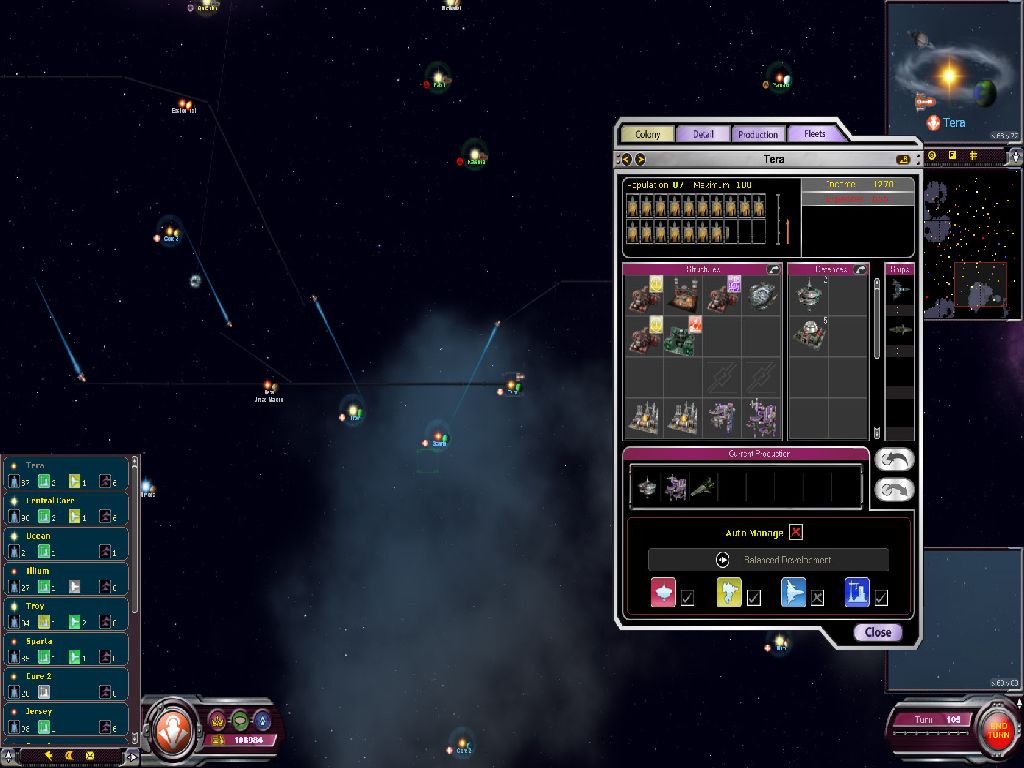This screenshot has width=1024, height=768.
Task: Open the green speech bubble diplomacy icon
Action: 240,719
